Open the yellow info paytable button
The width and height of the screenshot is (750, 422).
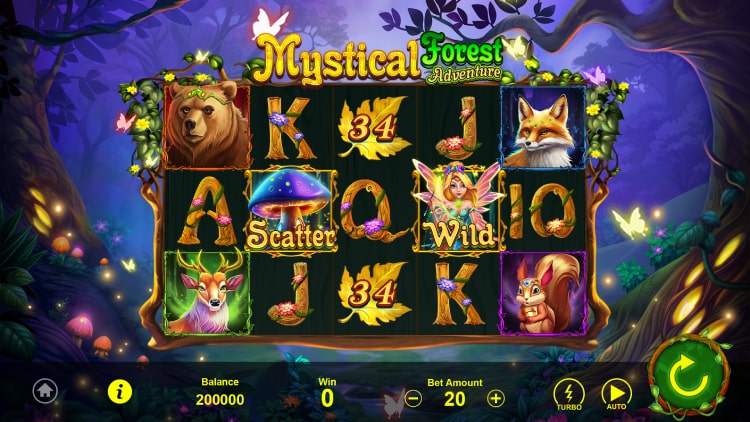(120, 391)
